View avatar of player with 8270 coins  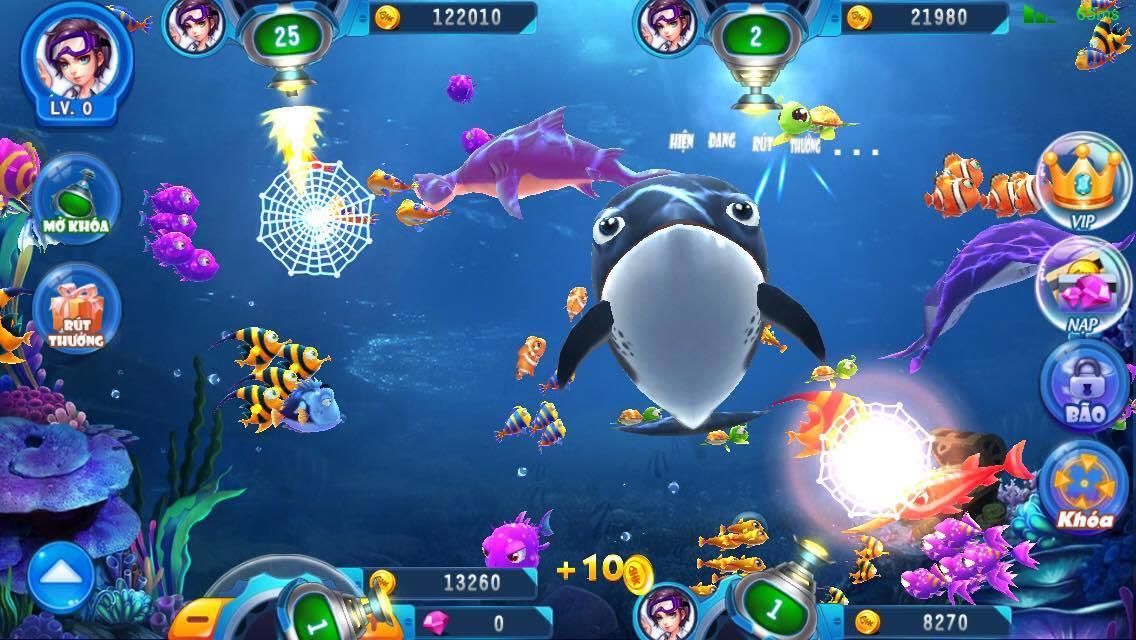[x=666, y=613]
